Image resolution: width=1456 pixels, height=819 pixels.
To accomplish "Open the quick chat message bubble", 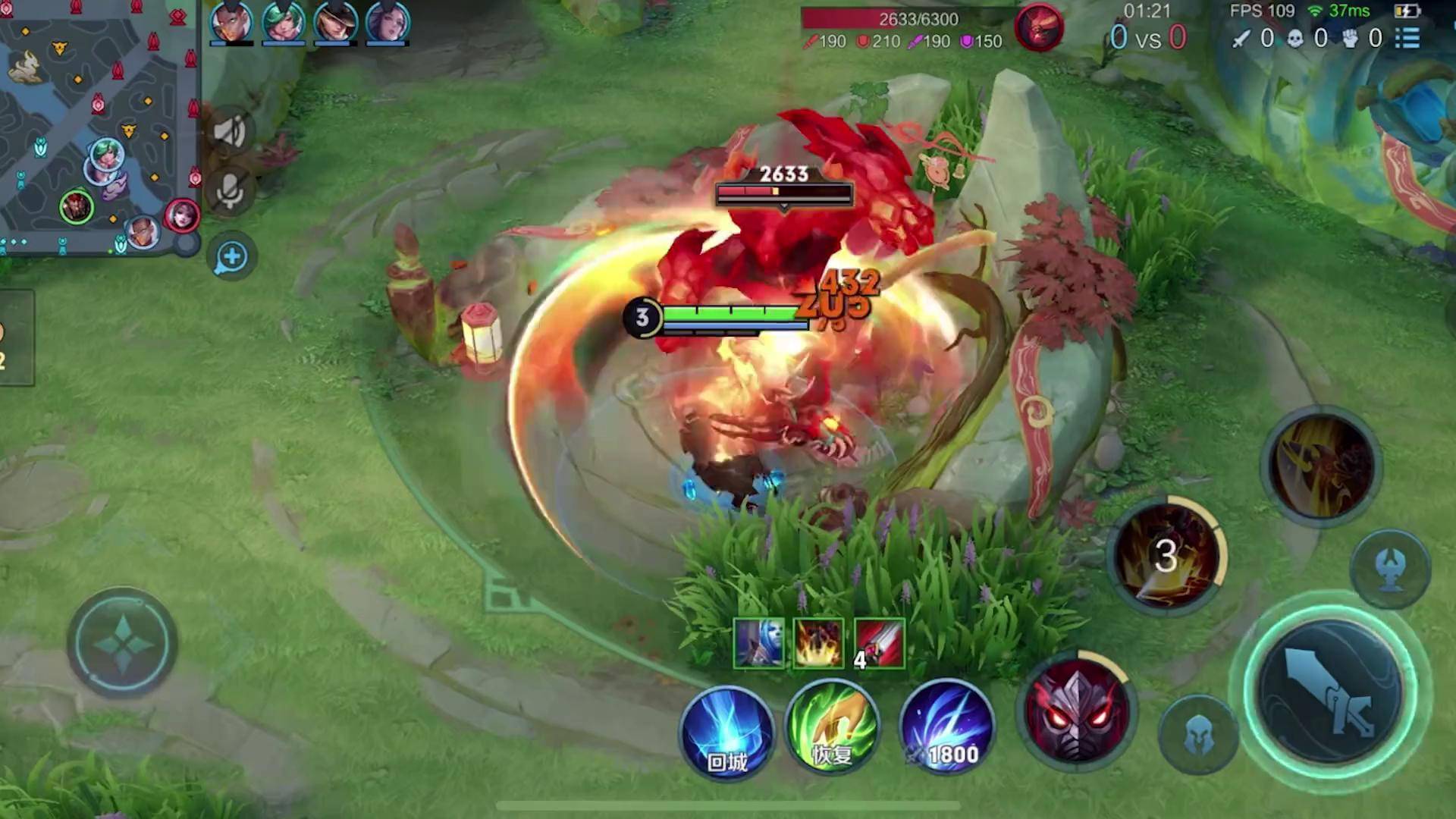I will (x=231, y=258).
